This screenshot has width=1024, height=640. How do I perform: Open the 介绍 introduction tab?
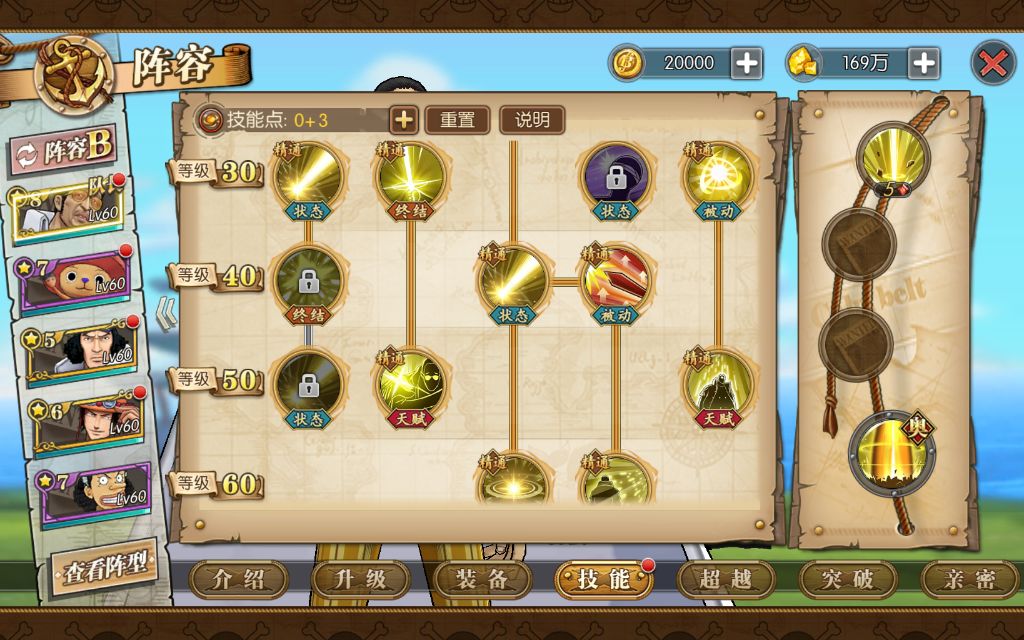pyautogui.click(x=239, y=579)
